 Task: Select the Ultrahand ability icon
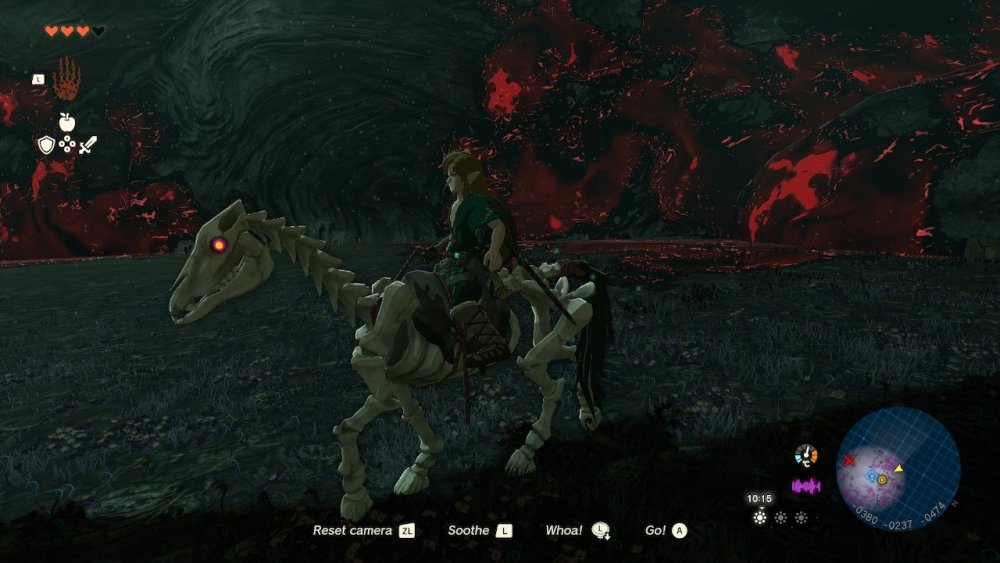point(66,78)
